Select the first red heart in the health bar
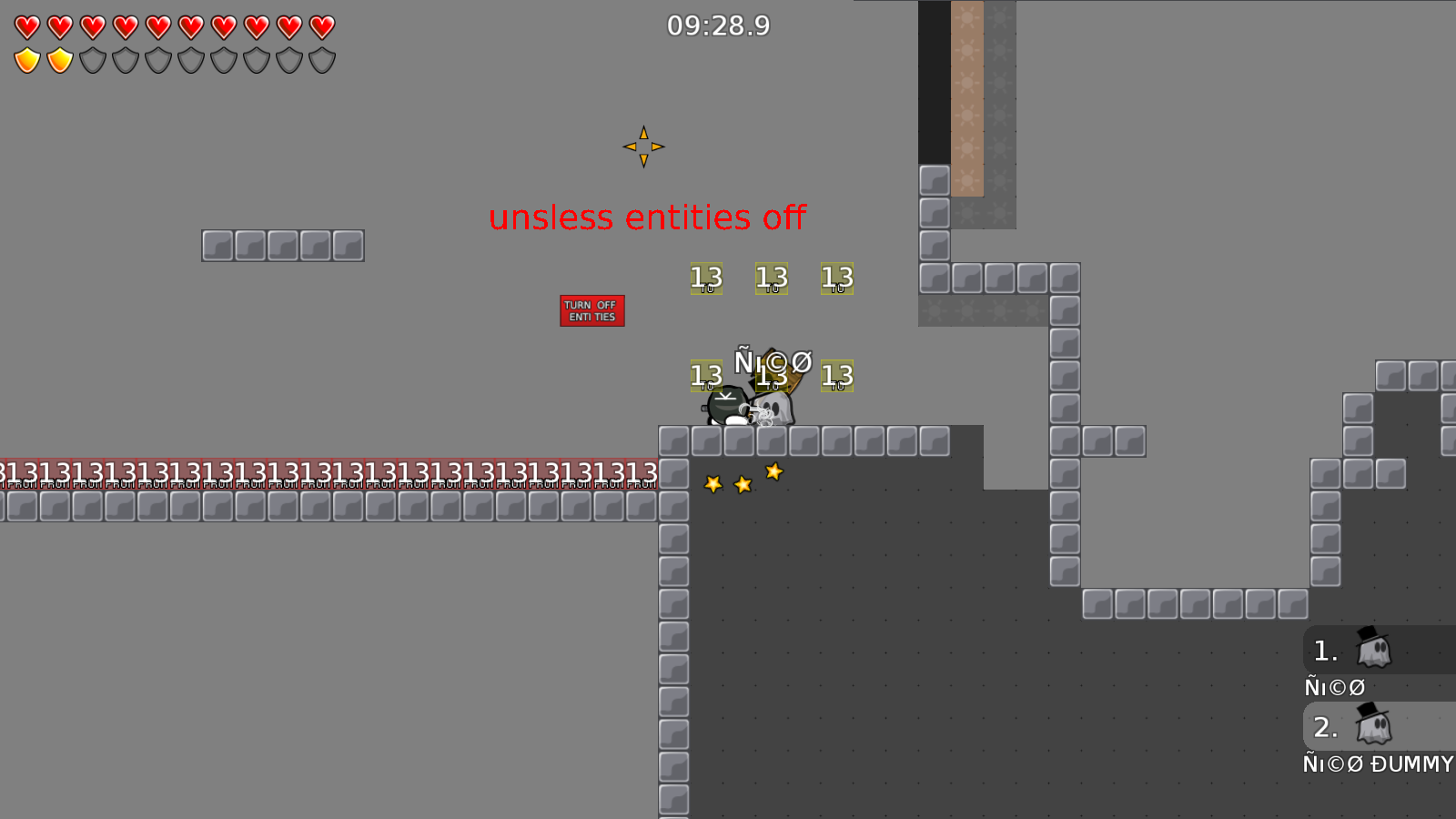The image size is (1456, 819). [x=26, y=27]
